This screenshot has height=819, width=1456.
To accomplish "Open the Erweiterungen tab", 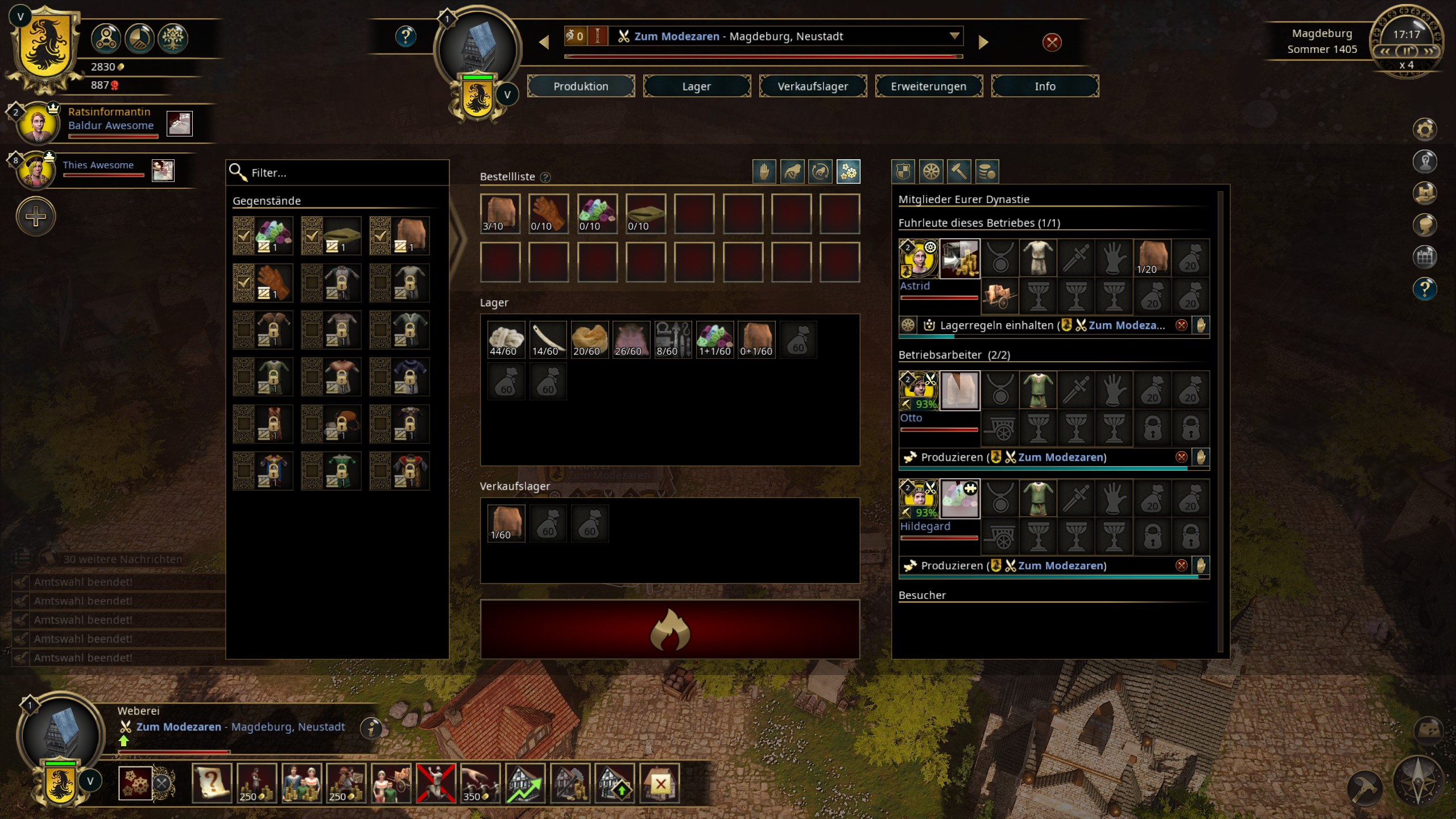I will [x=928, y=86].
